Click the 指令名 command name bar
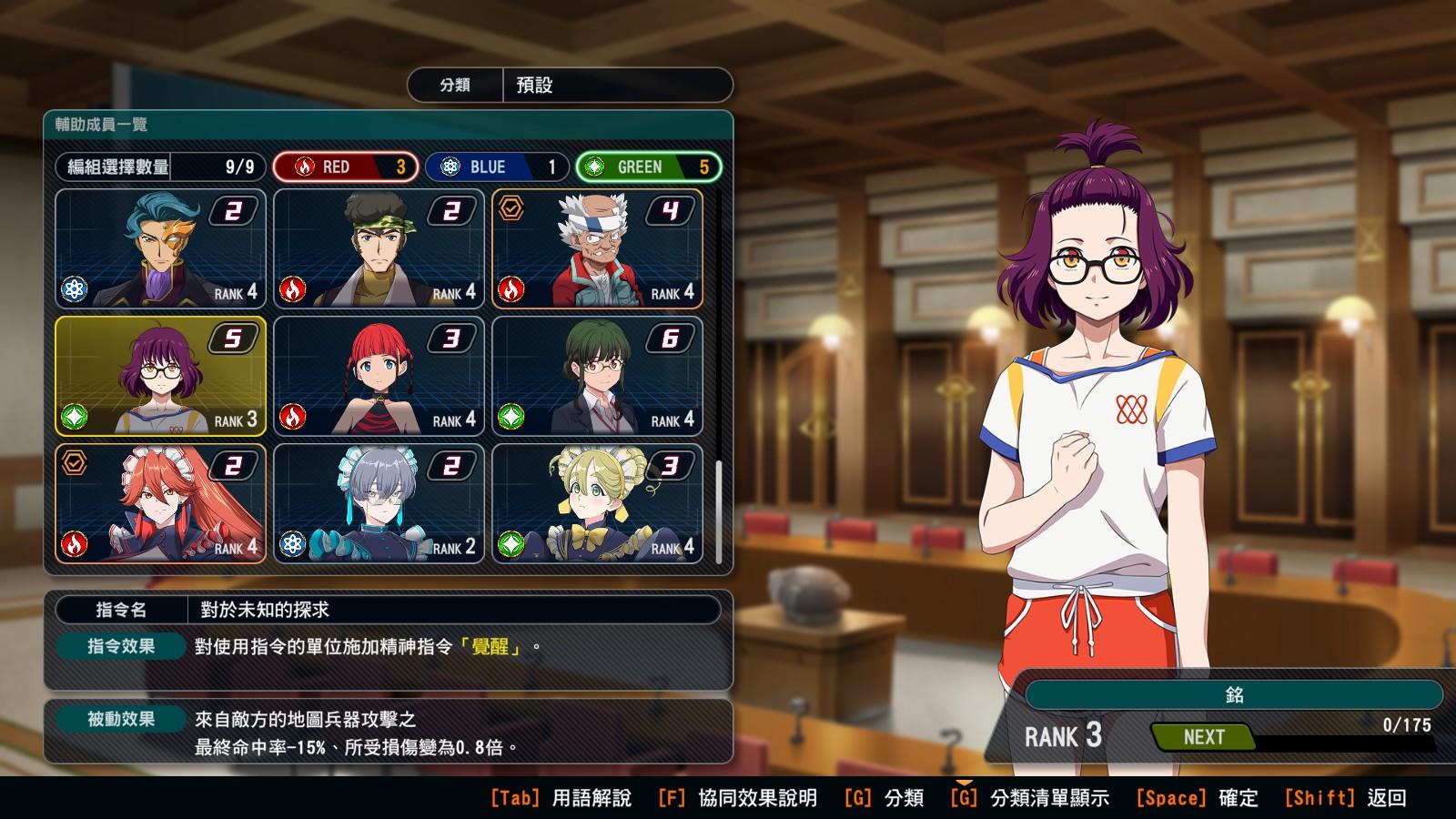This screenshot has height=819, width=1456. [x=388, y=610]
